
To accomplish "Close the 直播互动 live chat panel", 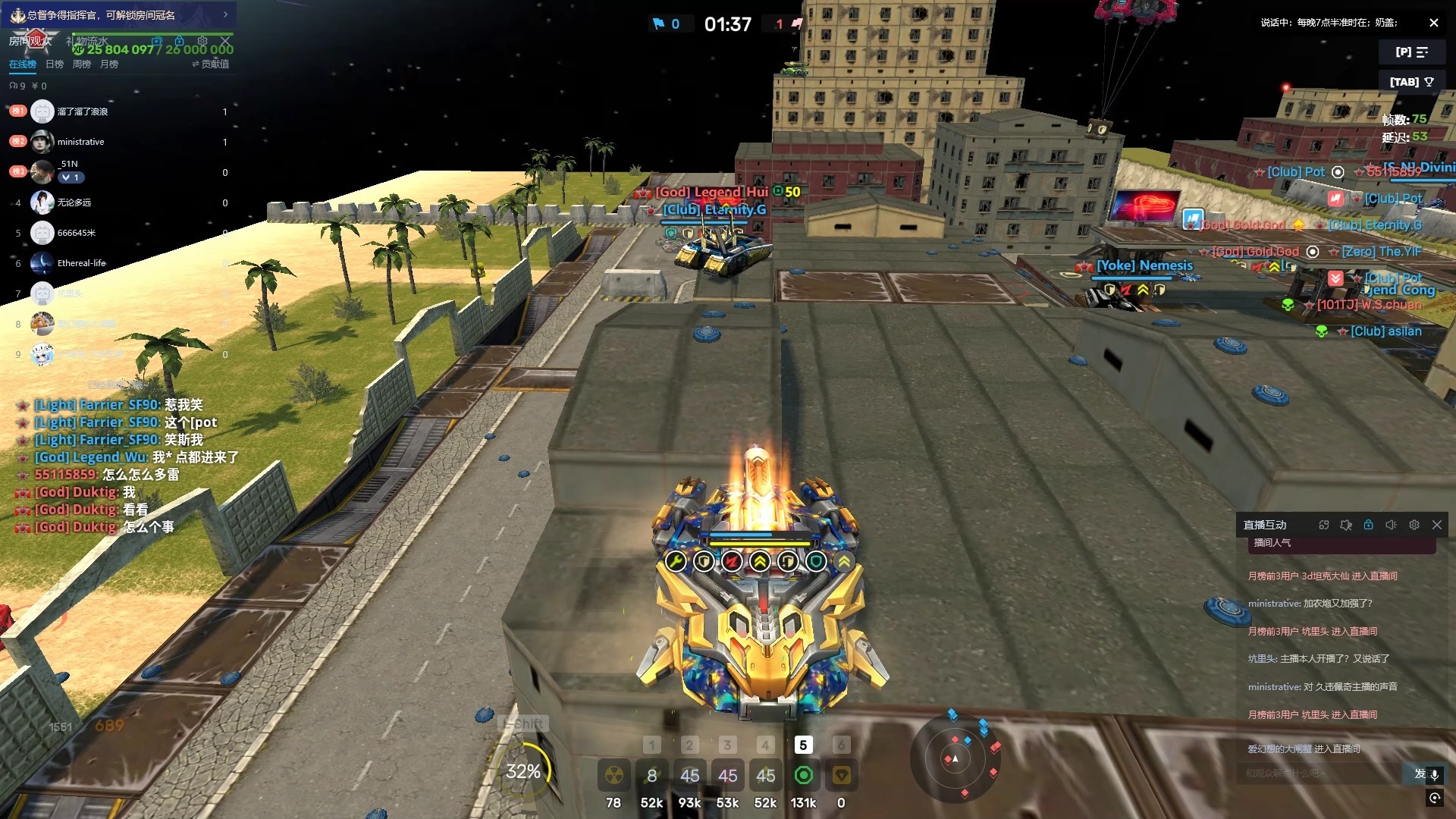I will 1436,525.
